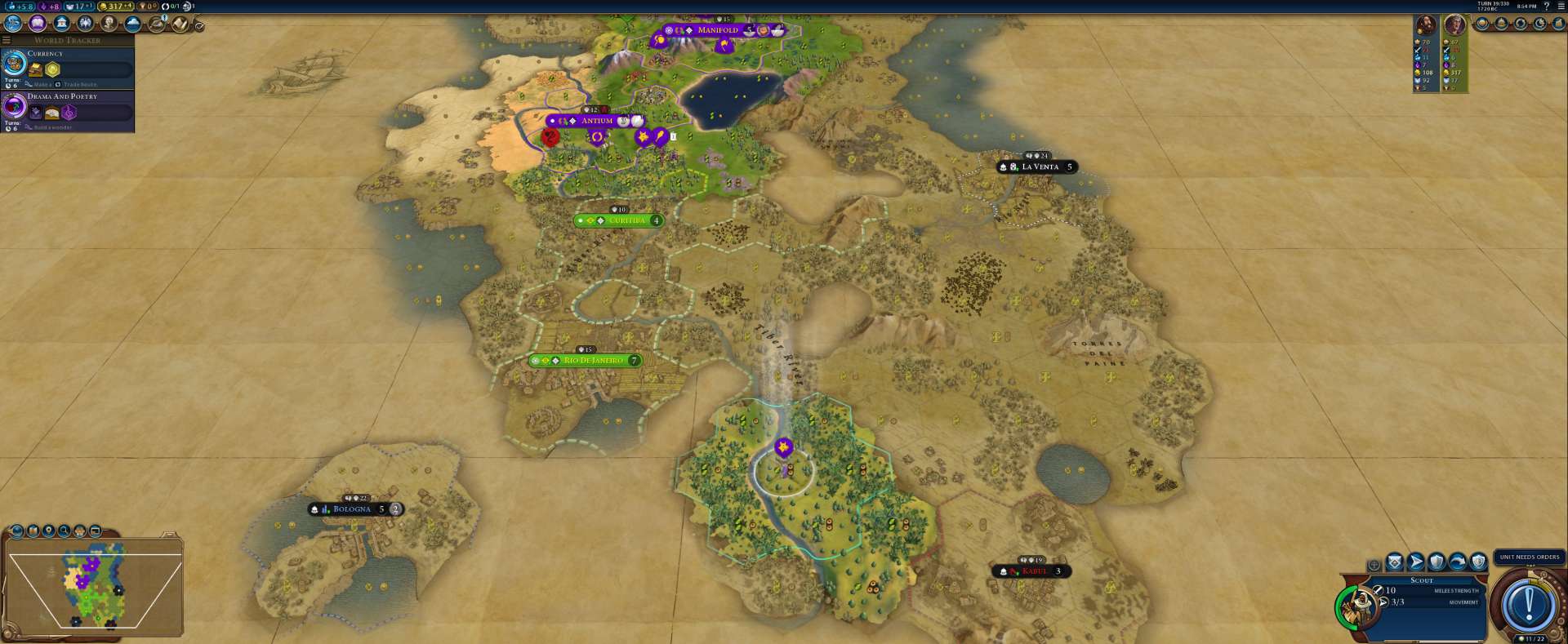Open the Manifold city banner

tap(717, 30)
